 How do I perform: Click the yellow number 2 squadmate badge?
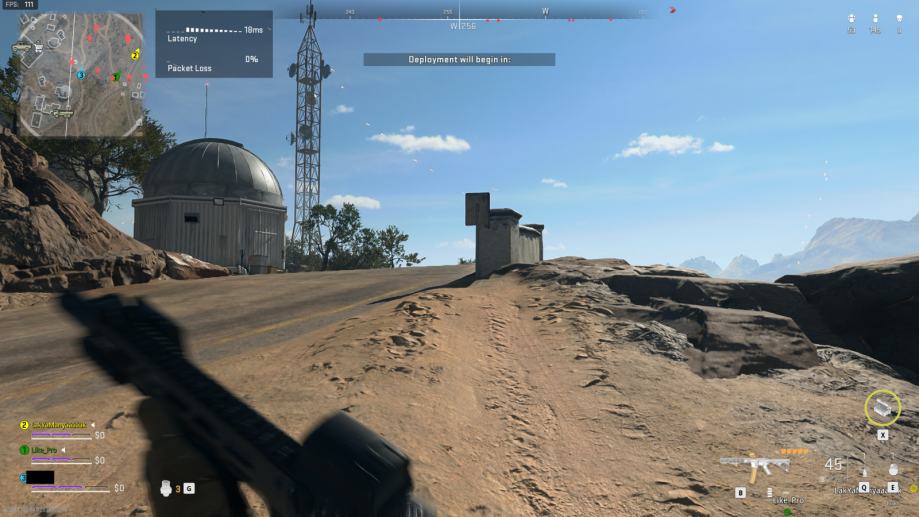click(24, 425)
